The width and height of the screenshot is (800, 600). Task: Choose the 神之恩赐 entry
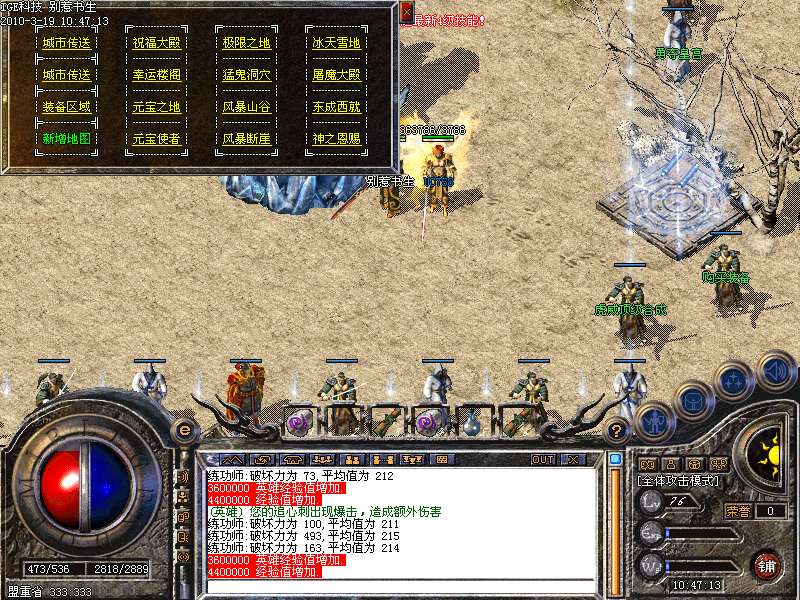tap(336, 139)
